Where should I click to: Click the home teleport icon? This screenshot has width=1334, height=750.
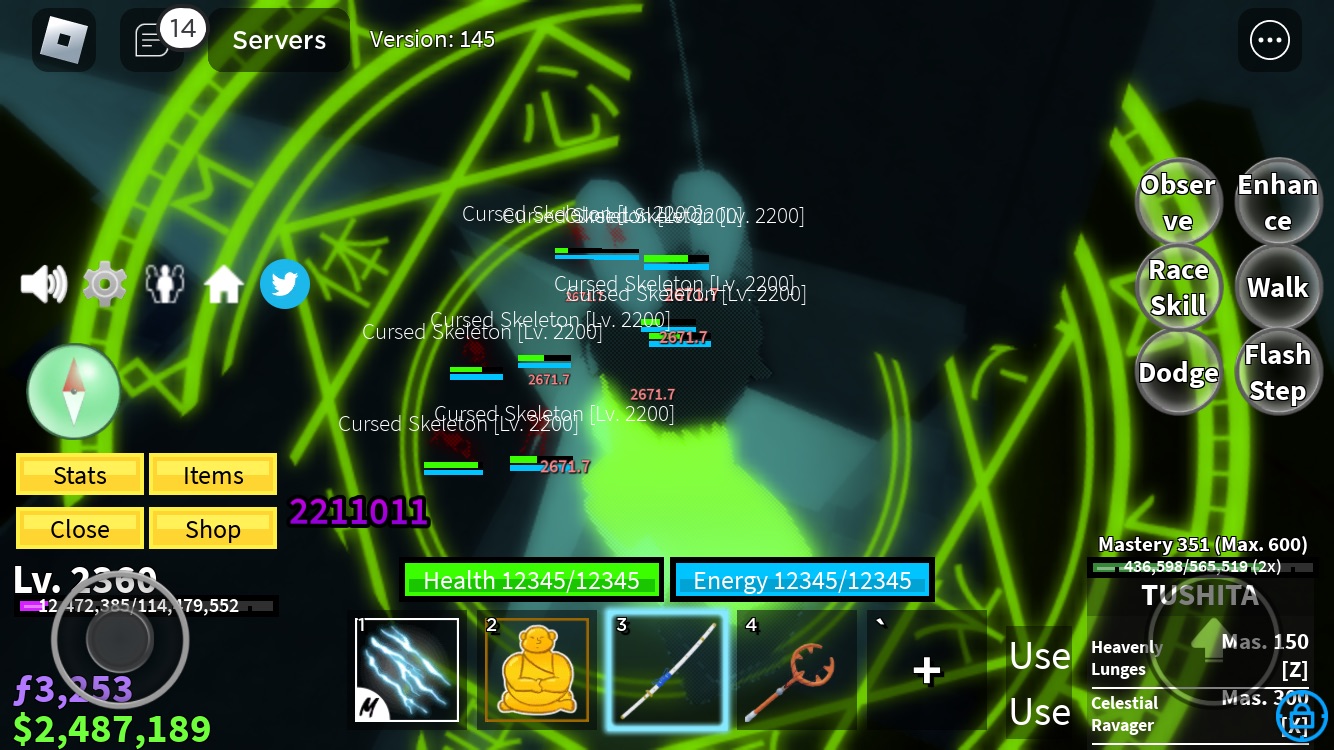[224, 284]
